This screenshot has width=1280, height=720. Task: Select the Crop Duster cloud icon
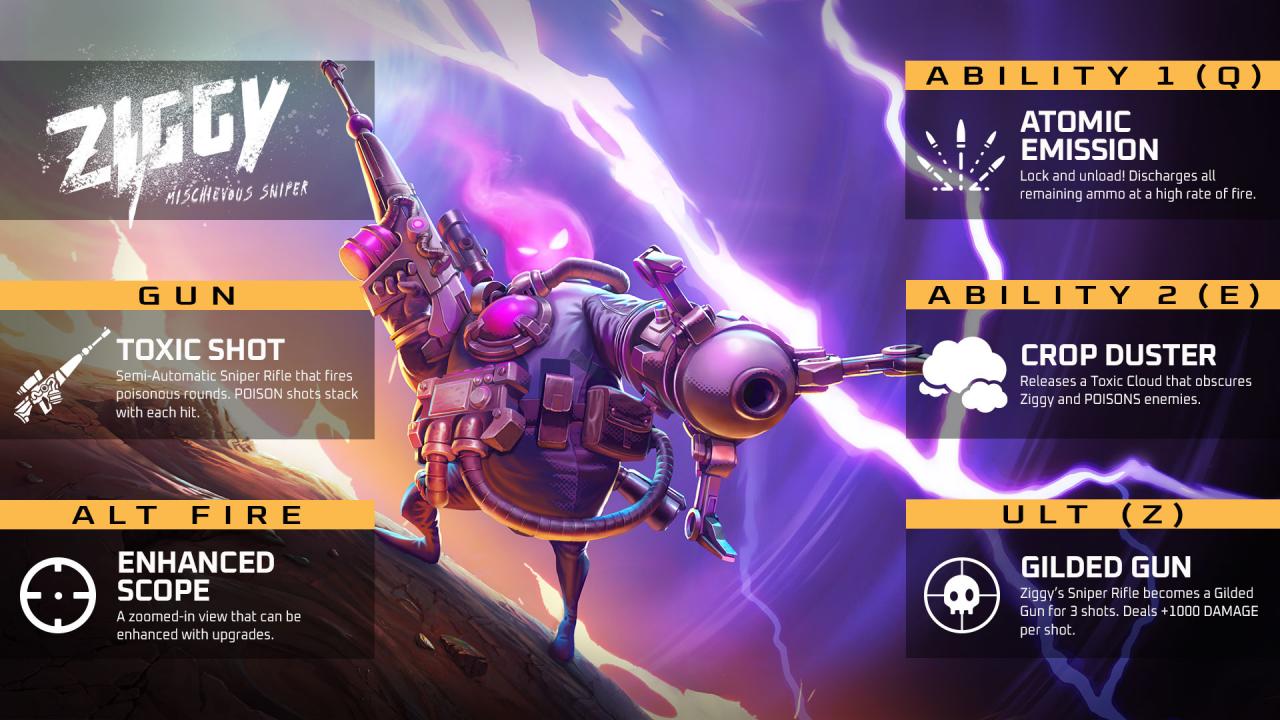962,374
